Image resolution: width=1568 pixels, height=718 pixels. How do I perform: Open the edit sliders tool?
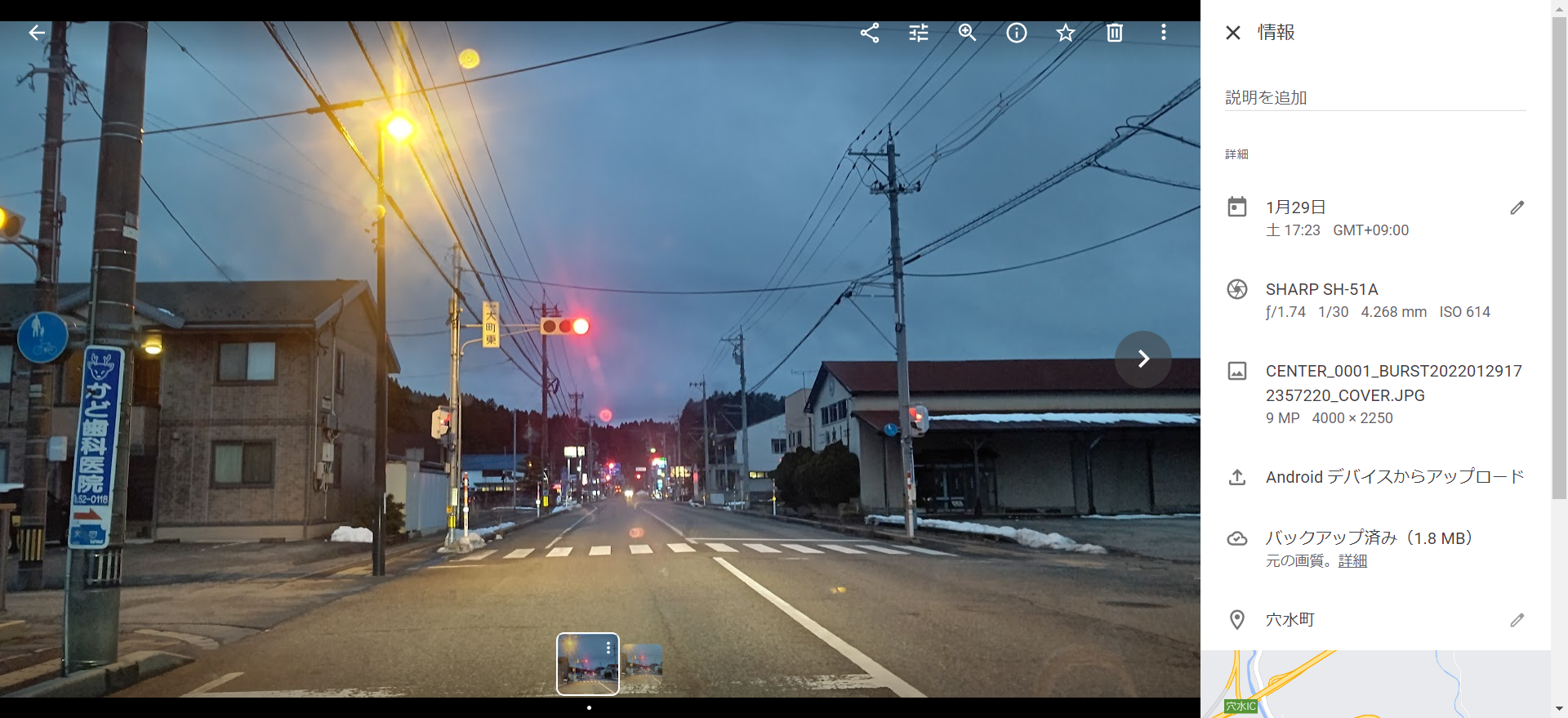(x=919, y=33)
